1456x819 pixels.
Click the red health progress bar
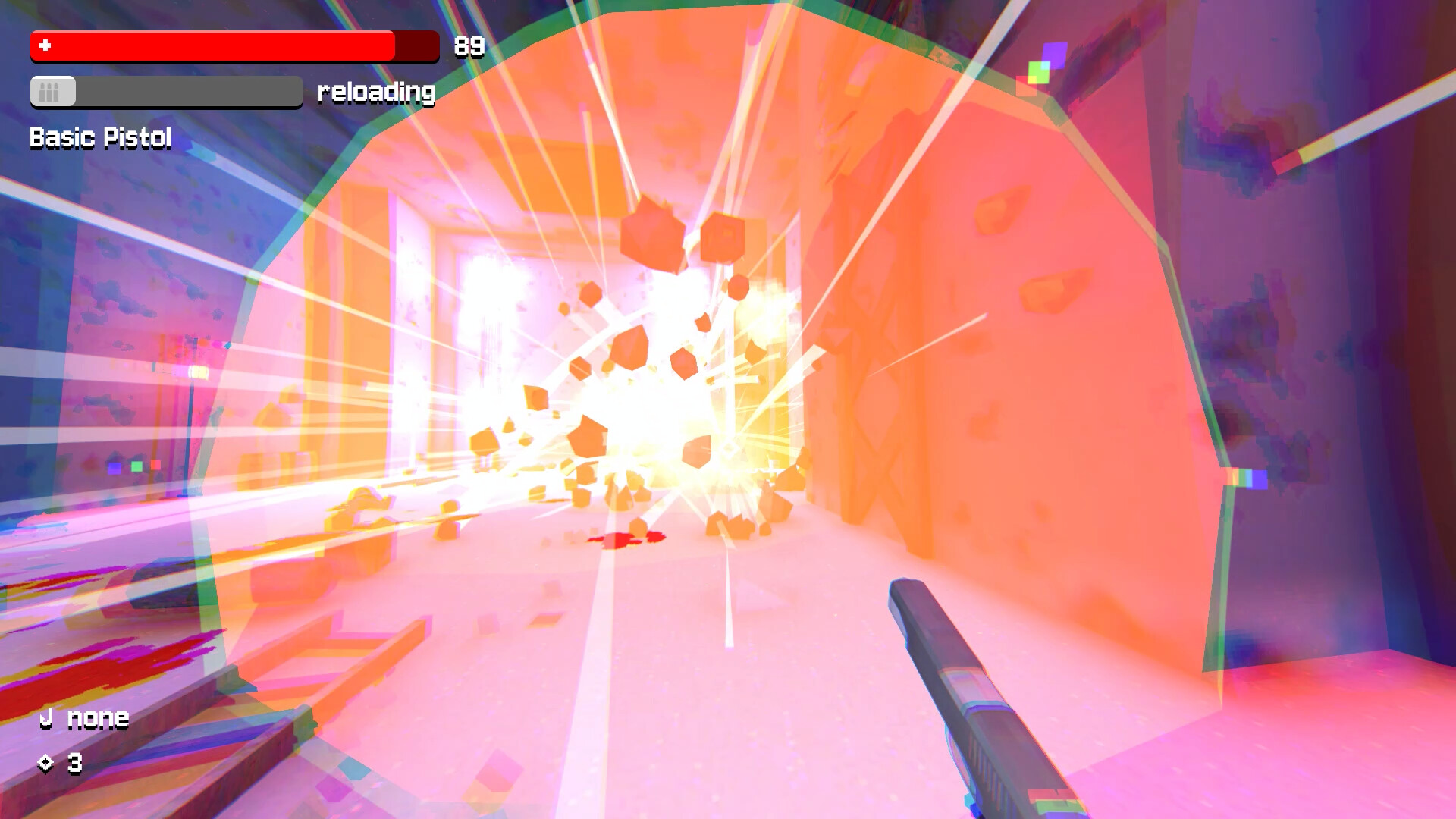[212, 46]
